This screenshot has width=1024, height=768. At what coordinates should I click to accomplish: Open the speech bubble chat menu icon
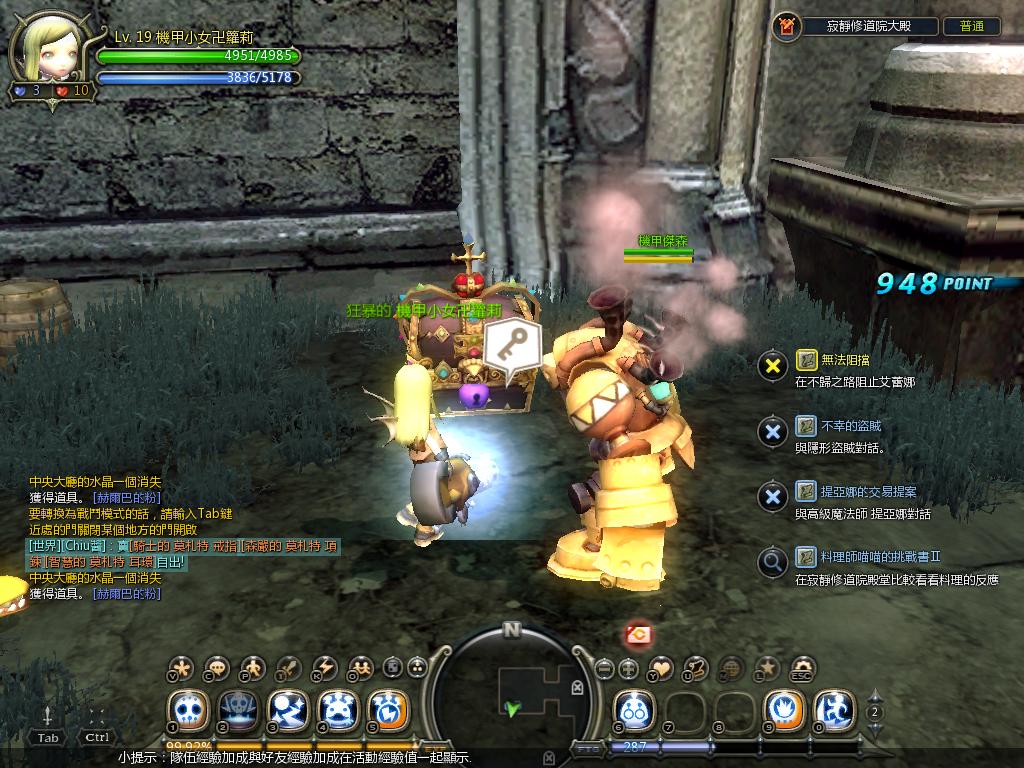pos(217,668)
